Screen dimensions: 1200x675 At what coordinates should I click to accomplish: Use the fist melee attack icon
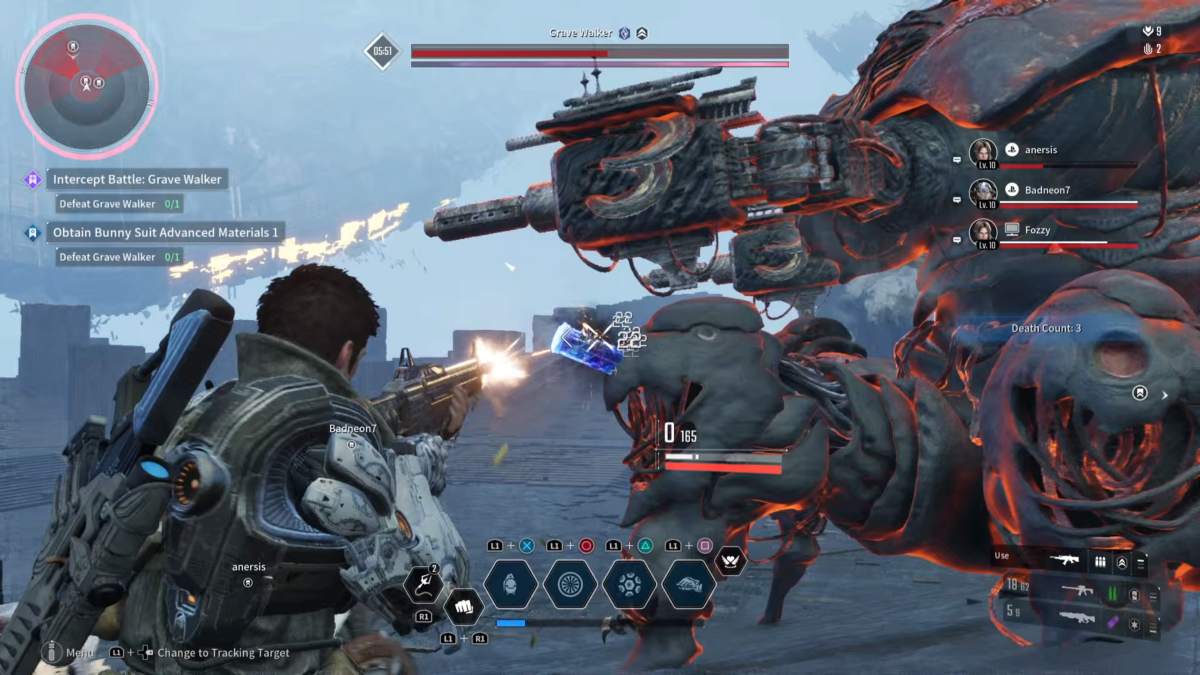[x=462, y=605]
